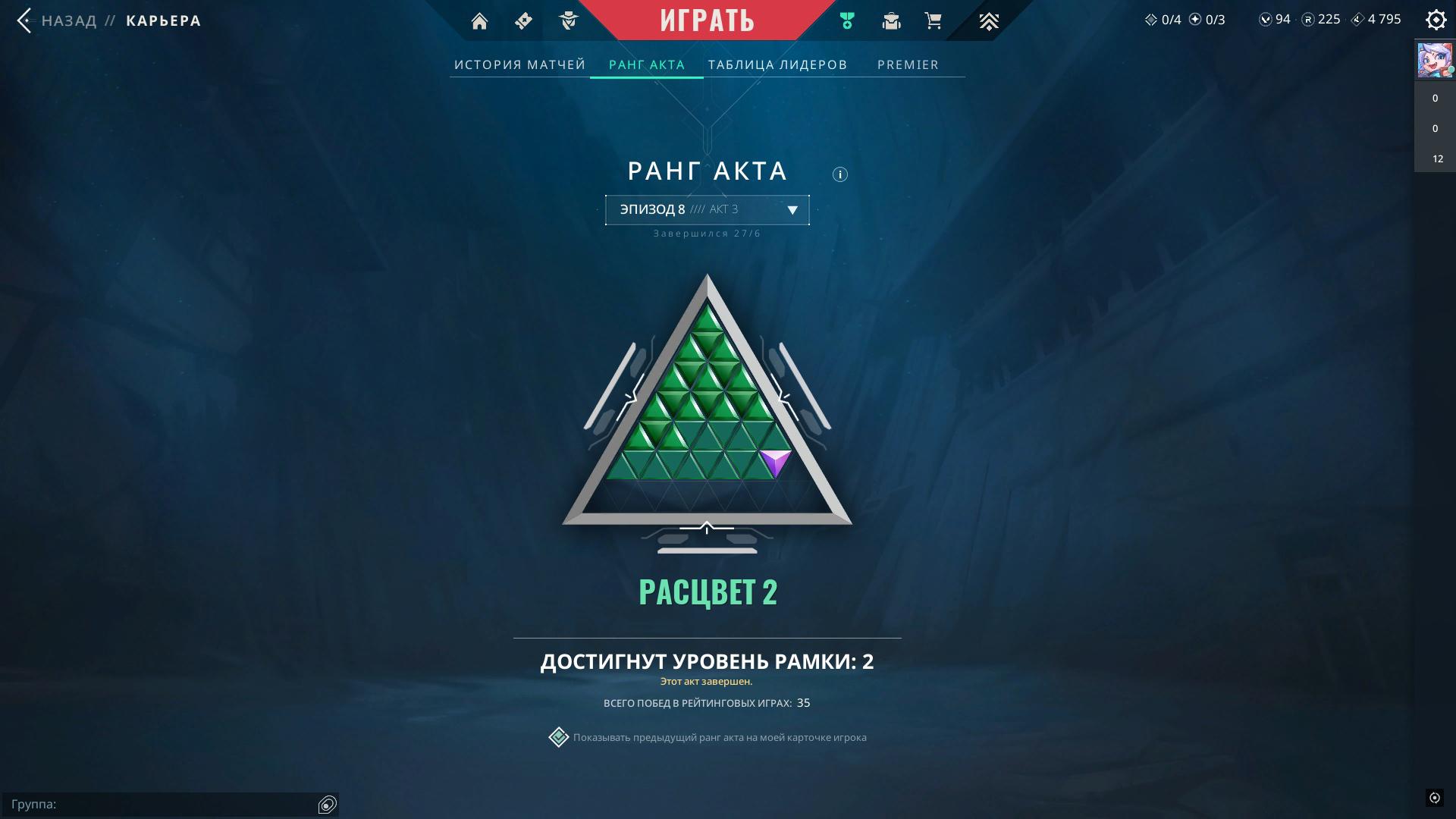Screen dimensions: 1456x819
Task: Open the battle pass medal icon
Action: (847, 21)
